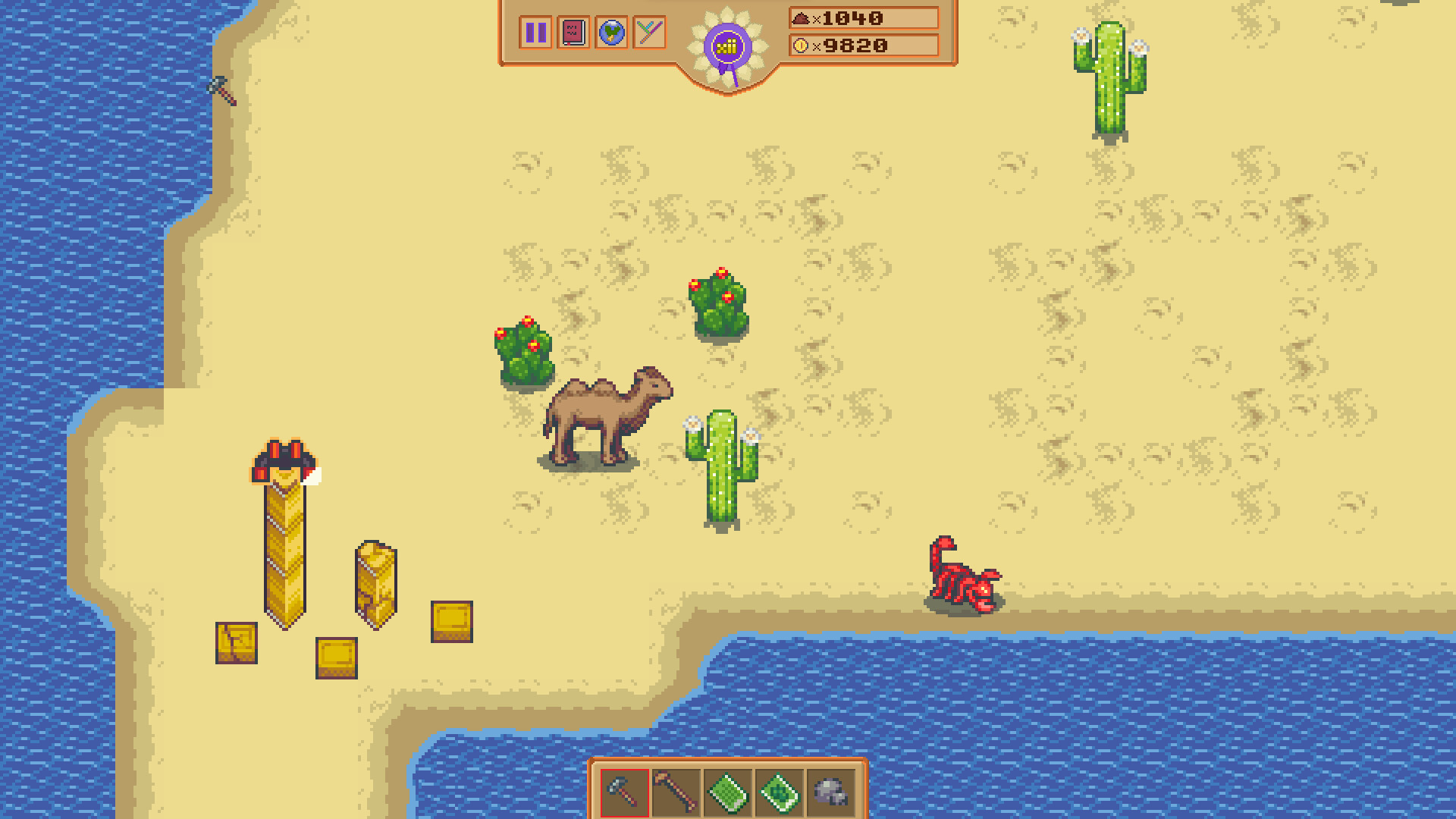Open the world map globe icon
Viewport: 1456px width, 819px height.
[x=611, y=33]
